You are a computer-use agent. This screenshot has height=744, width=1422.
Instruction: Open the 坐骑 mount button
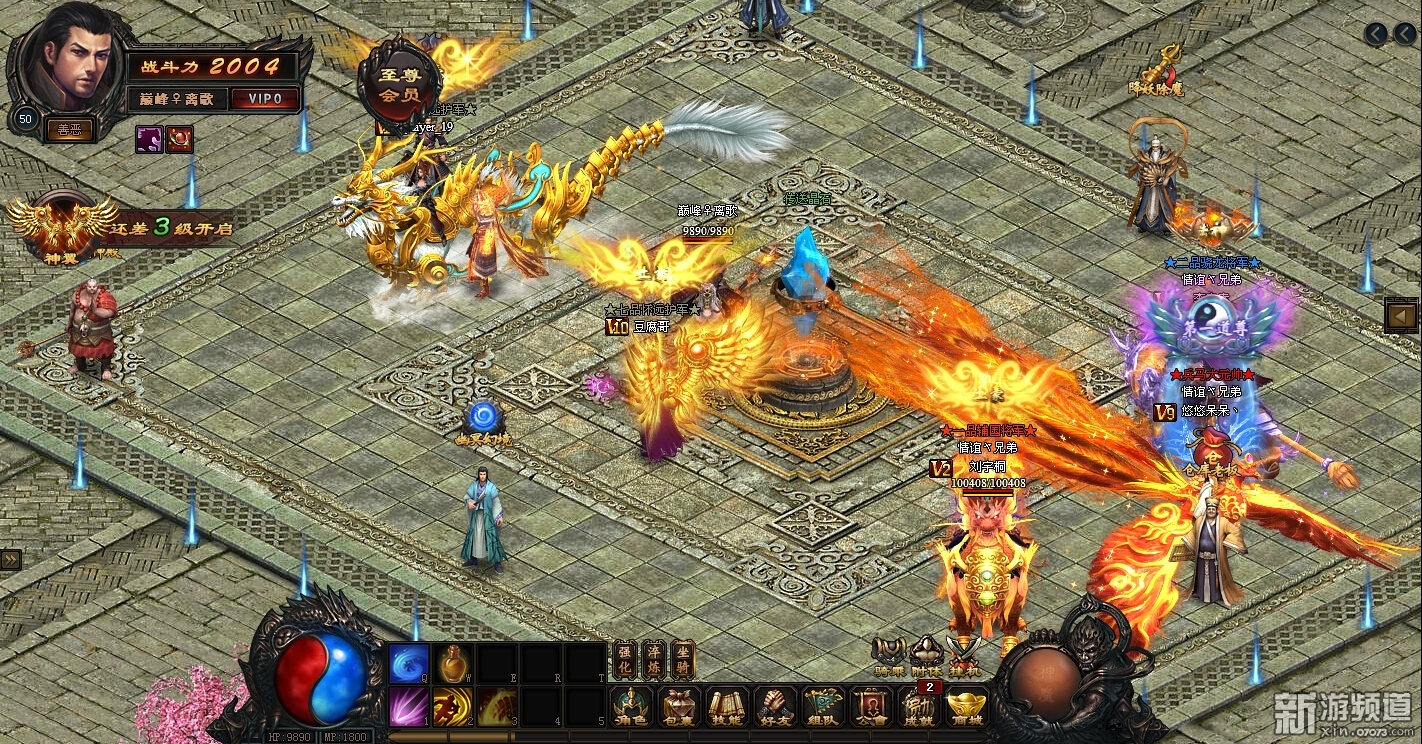pos(683,660)
